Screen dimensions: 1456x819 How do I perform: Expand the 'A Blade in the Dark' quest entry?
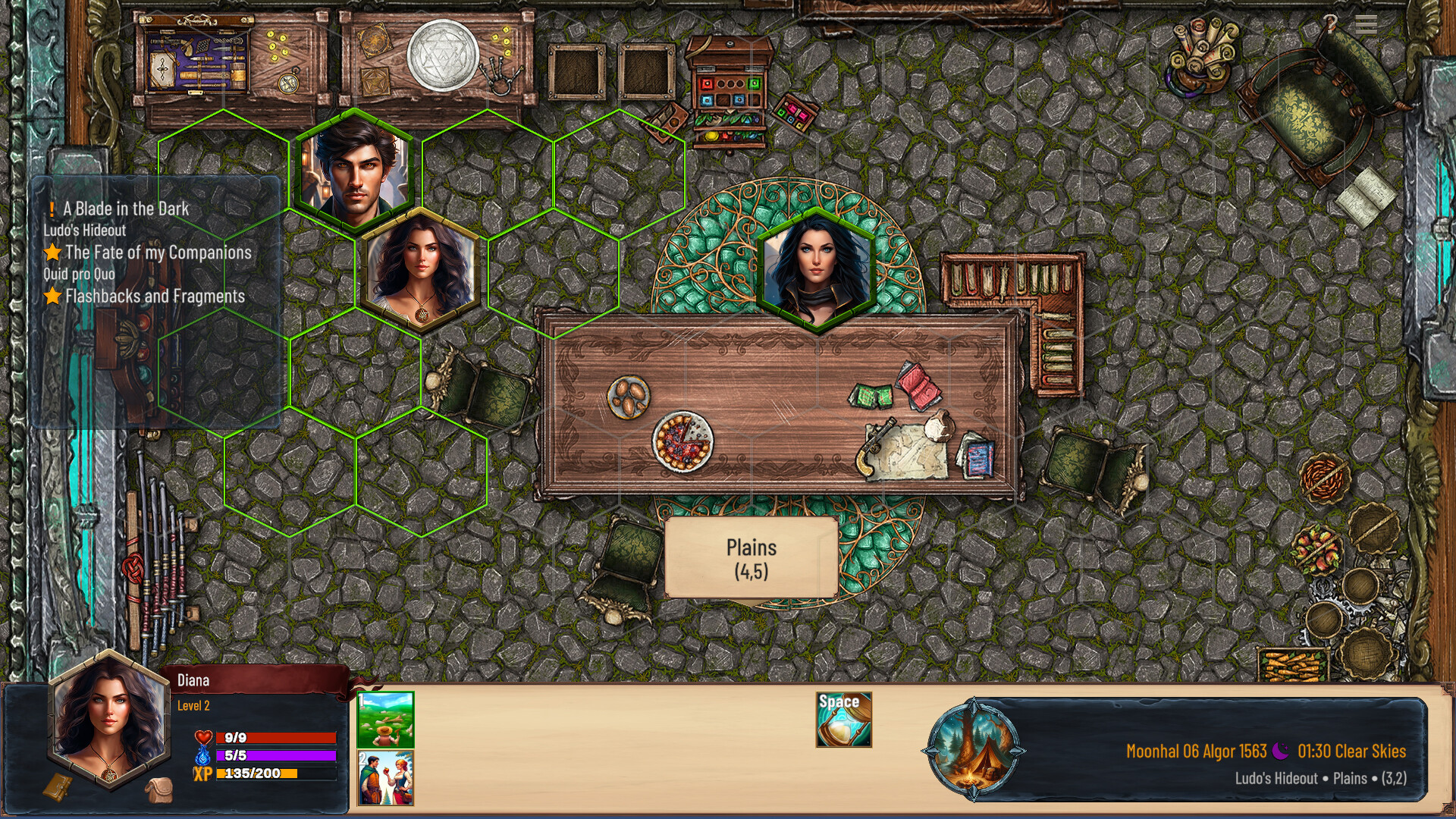click(x=126, y=208)
